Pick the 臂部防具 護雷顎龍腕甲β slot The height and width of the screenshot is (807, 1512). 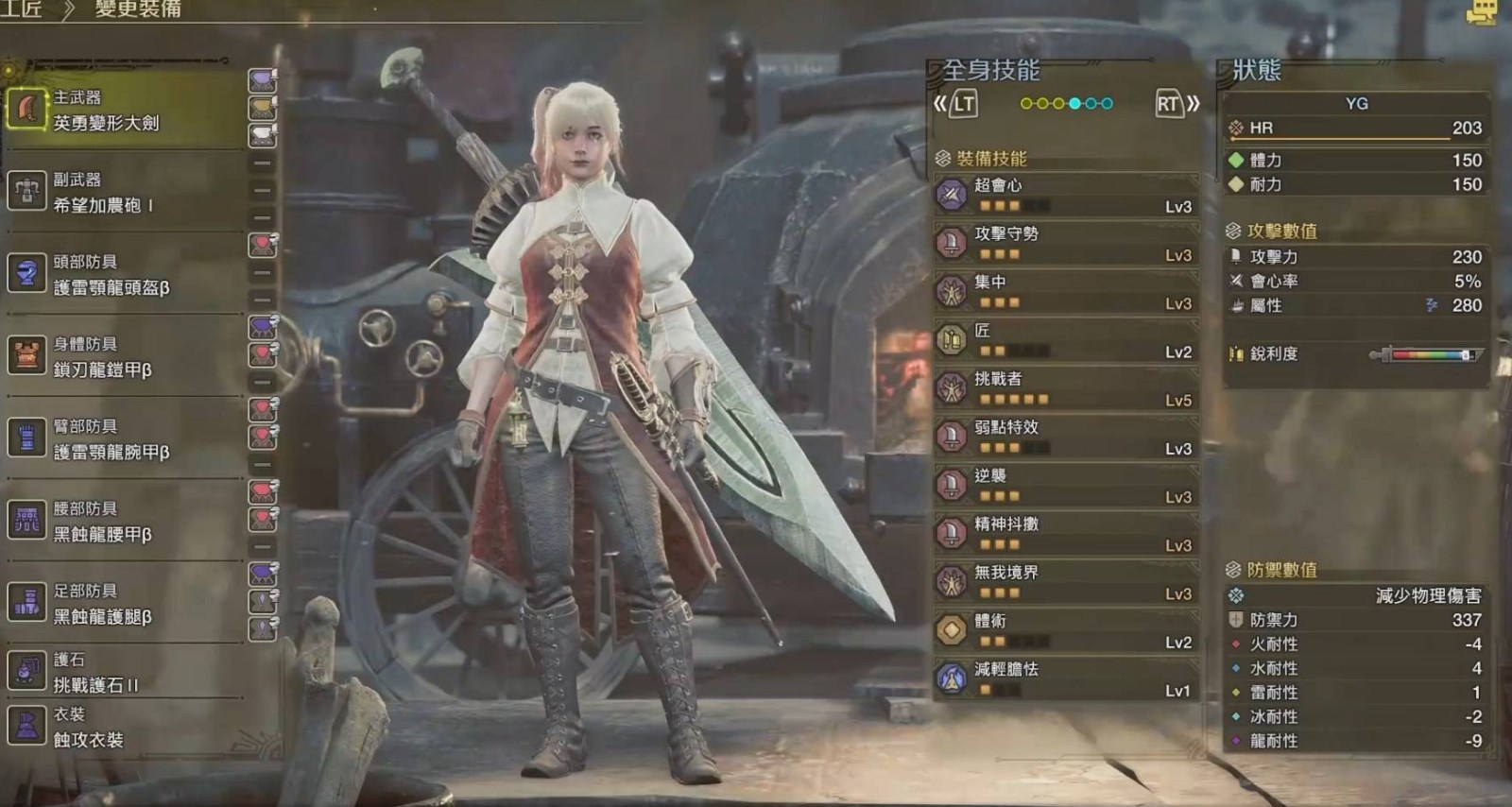(x=123, y=439)
